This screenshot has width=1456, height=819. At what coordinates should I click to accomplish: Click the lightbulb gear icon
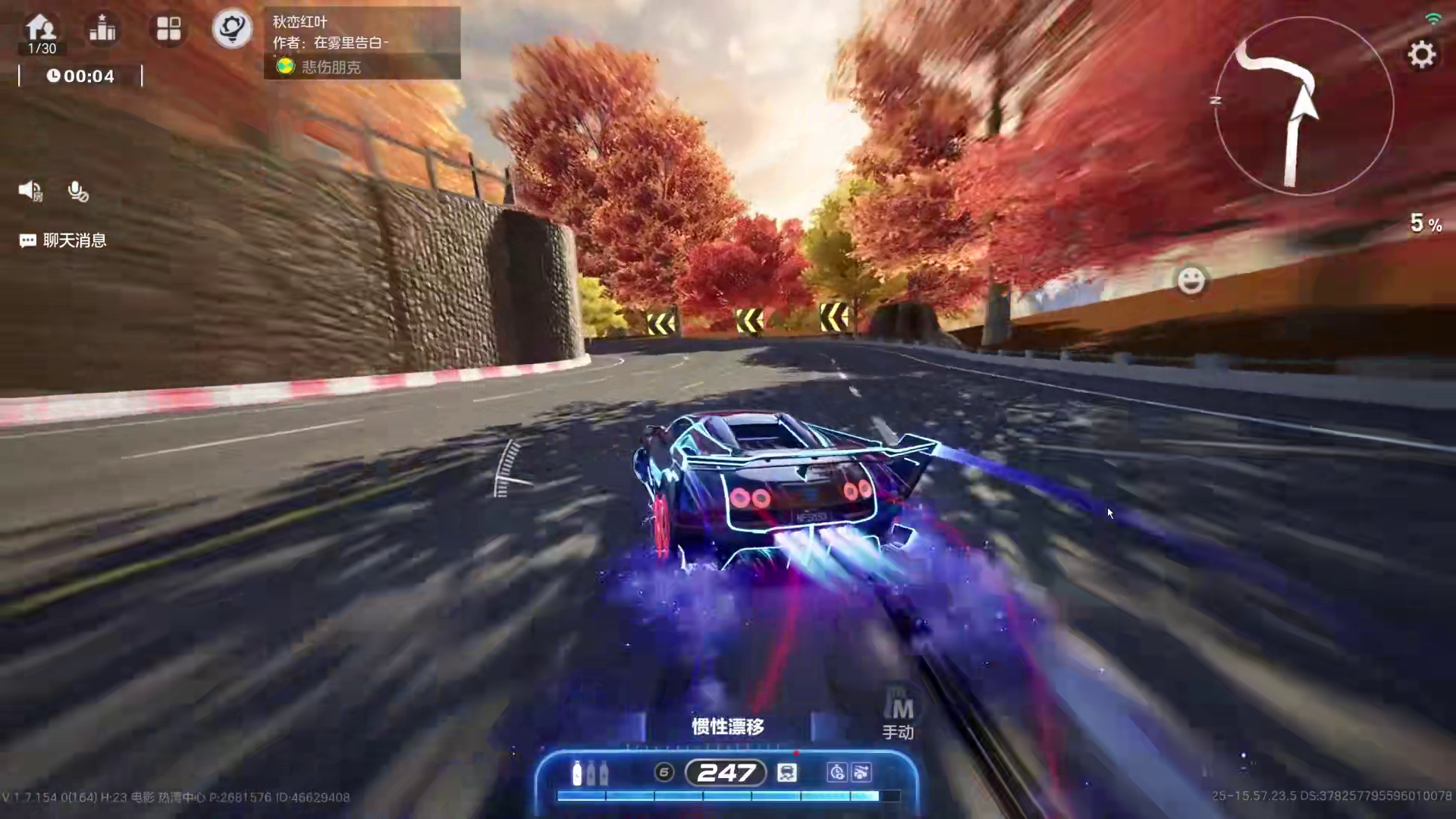(x=231, y=30)
